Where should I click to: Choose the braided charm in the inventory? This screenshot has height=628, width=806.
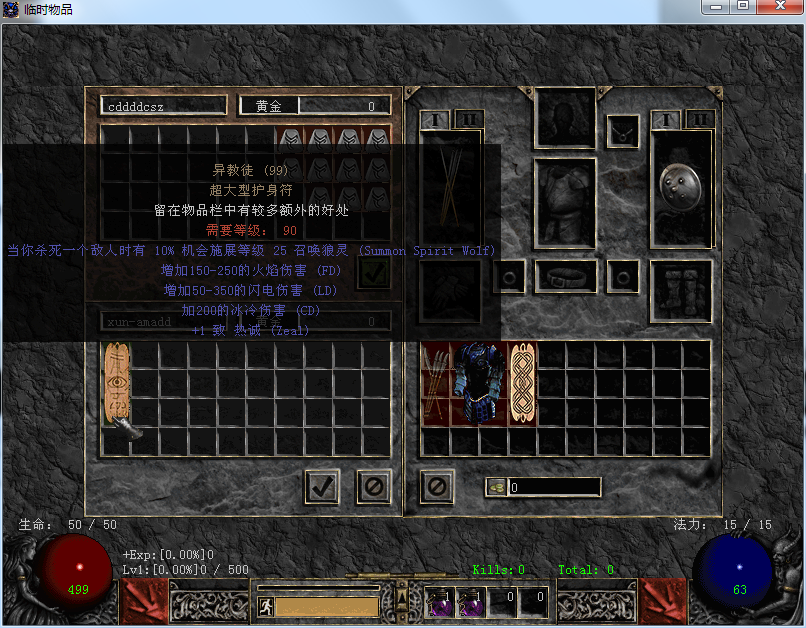tap(523, 384)
